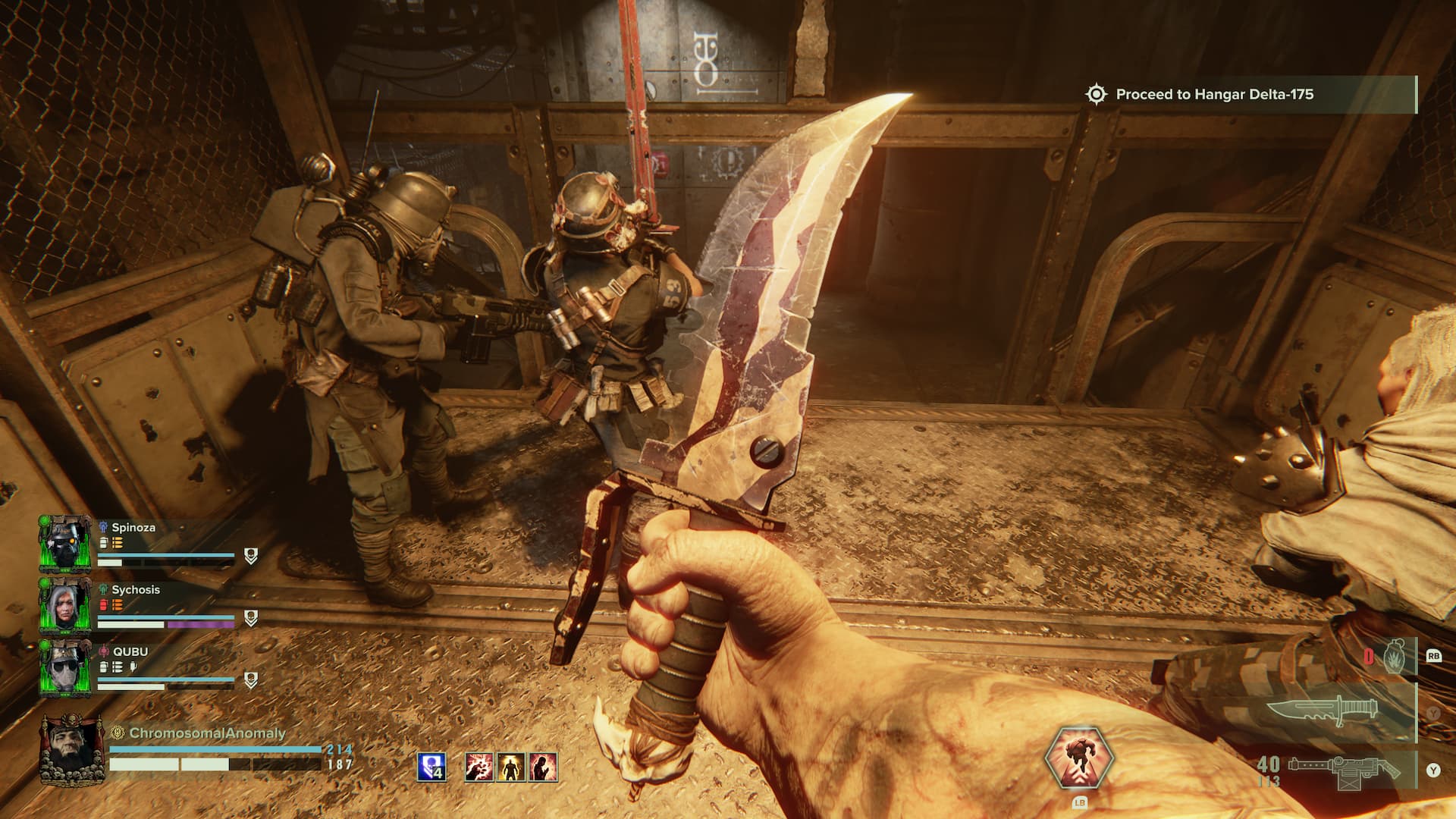Select the golden glowing figure buff icon

tap(511, 767)
